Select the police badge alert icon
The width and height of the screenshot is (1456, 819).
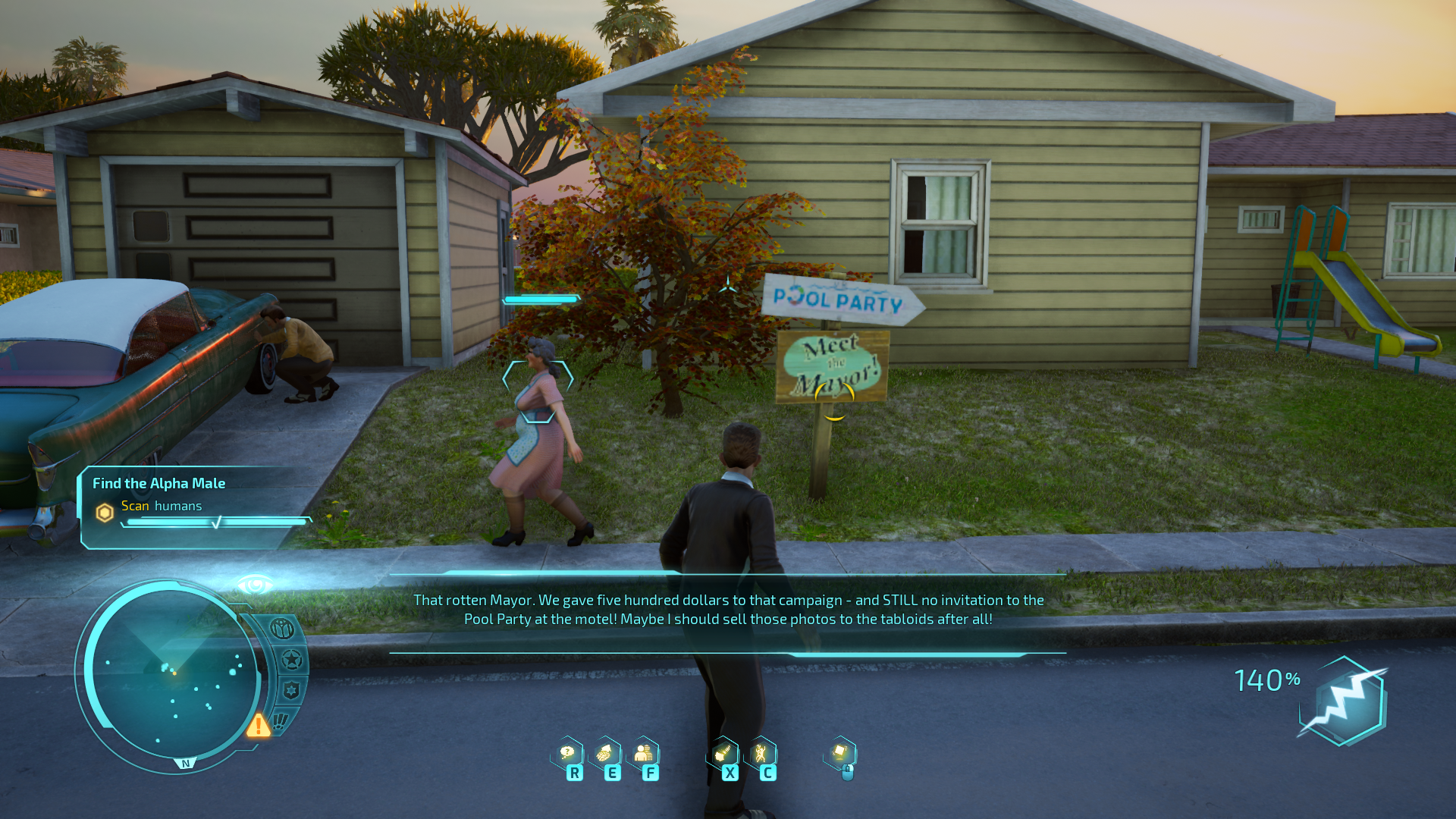[x=291, y=691]
